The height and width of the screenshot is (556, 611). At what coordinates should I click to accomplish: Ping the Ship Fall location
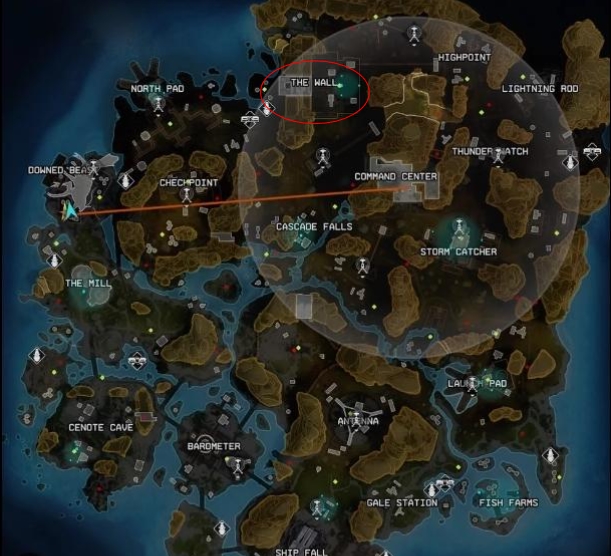(301, 550)
